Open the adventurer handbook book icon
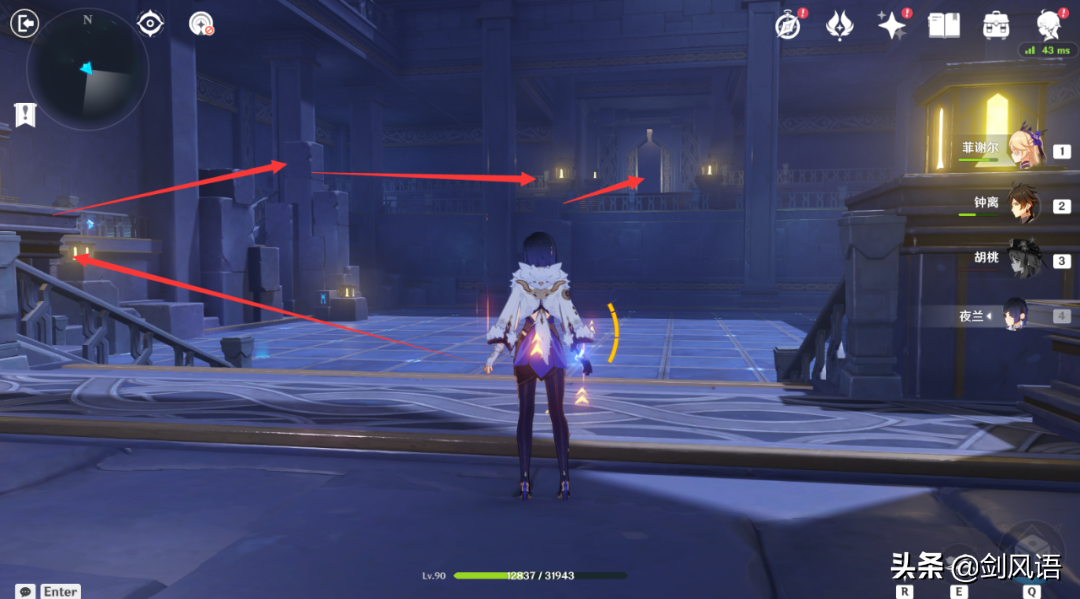This screenshot has height=599, width=1080. (944, 26)
